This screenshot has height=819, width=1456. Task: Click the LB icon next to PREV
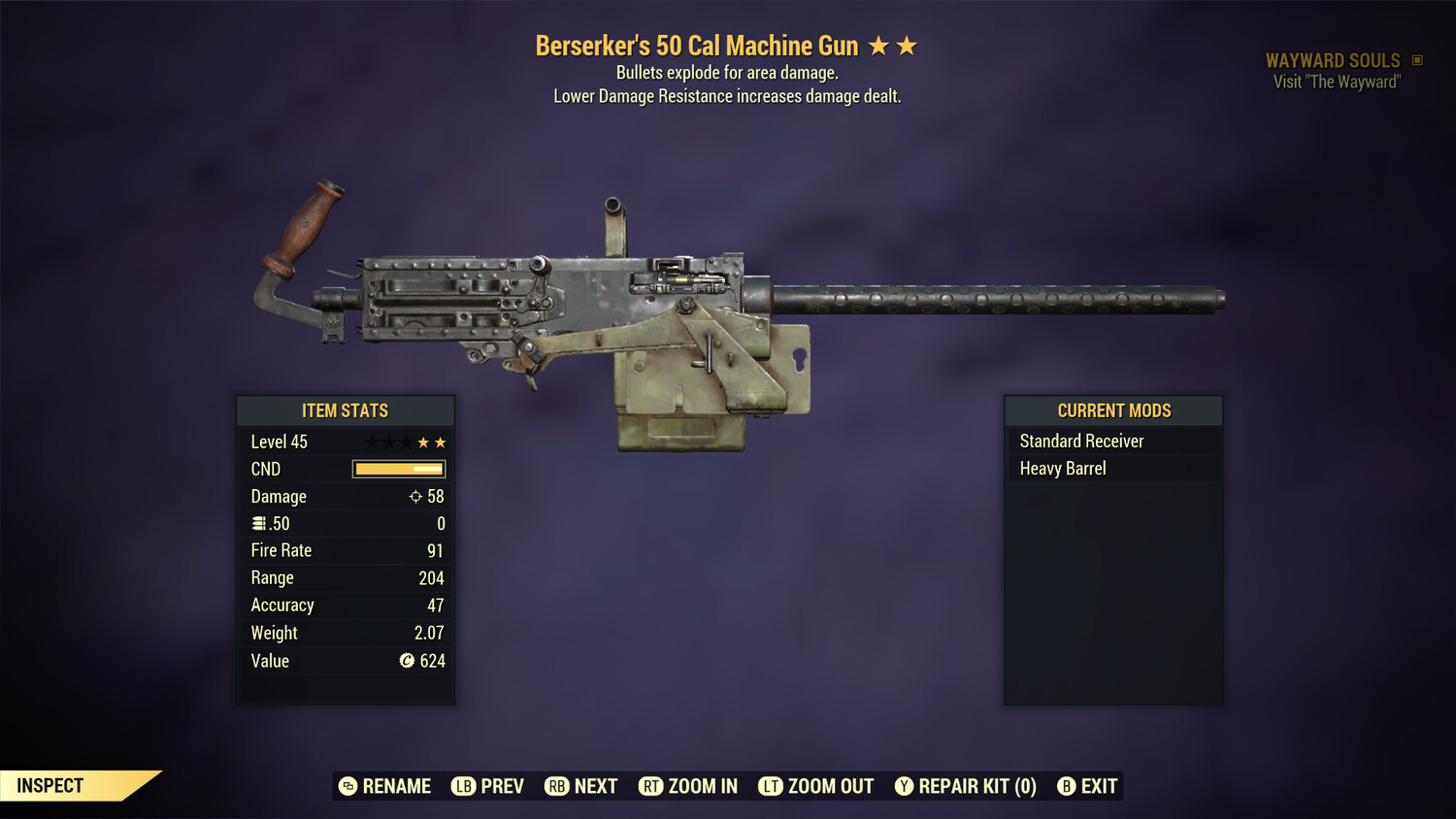464,786
